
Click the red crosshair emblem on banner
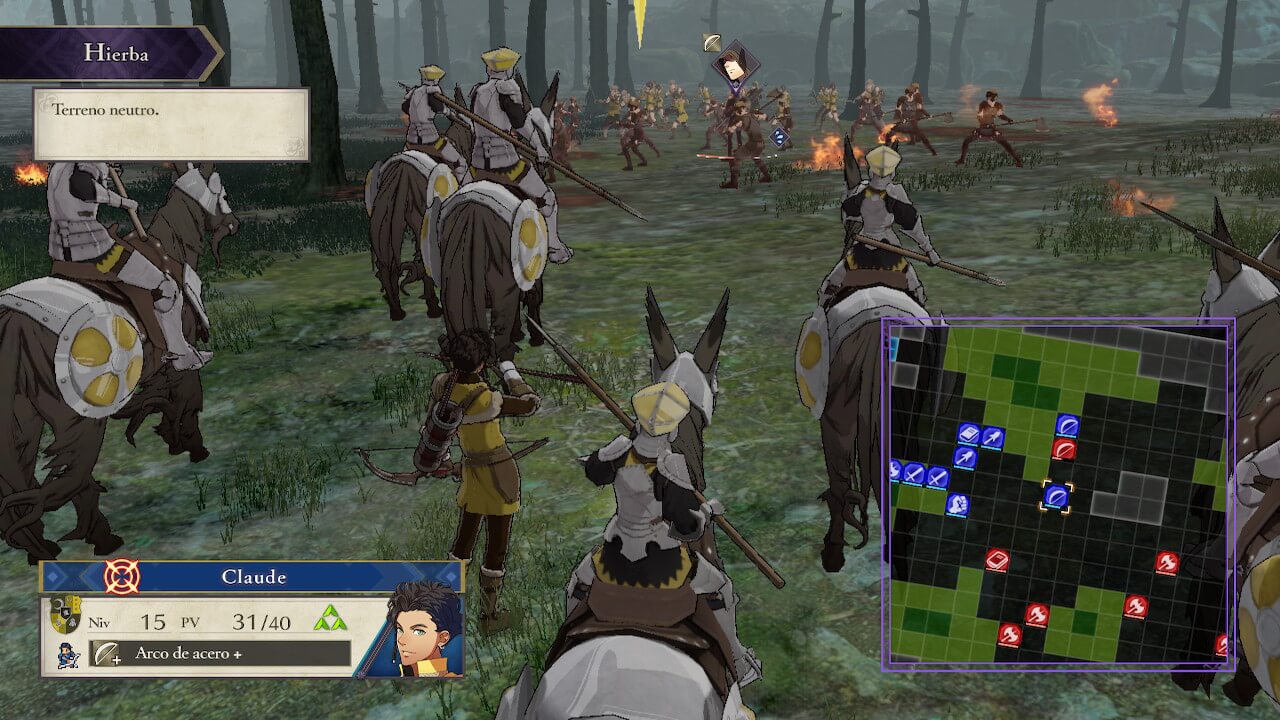[x=122, y=576]
